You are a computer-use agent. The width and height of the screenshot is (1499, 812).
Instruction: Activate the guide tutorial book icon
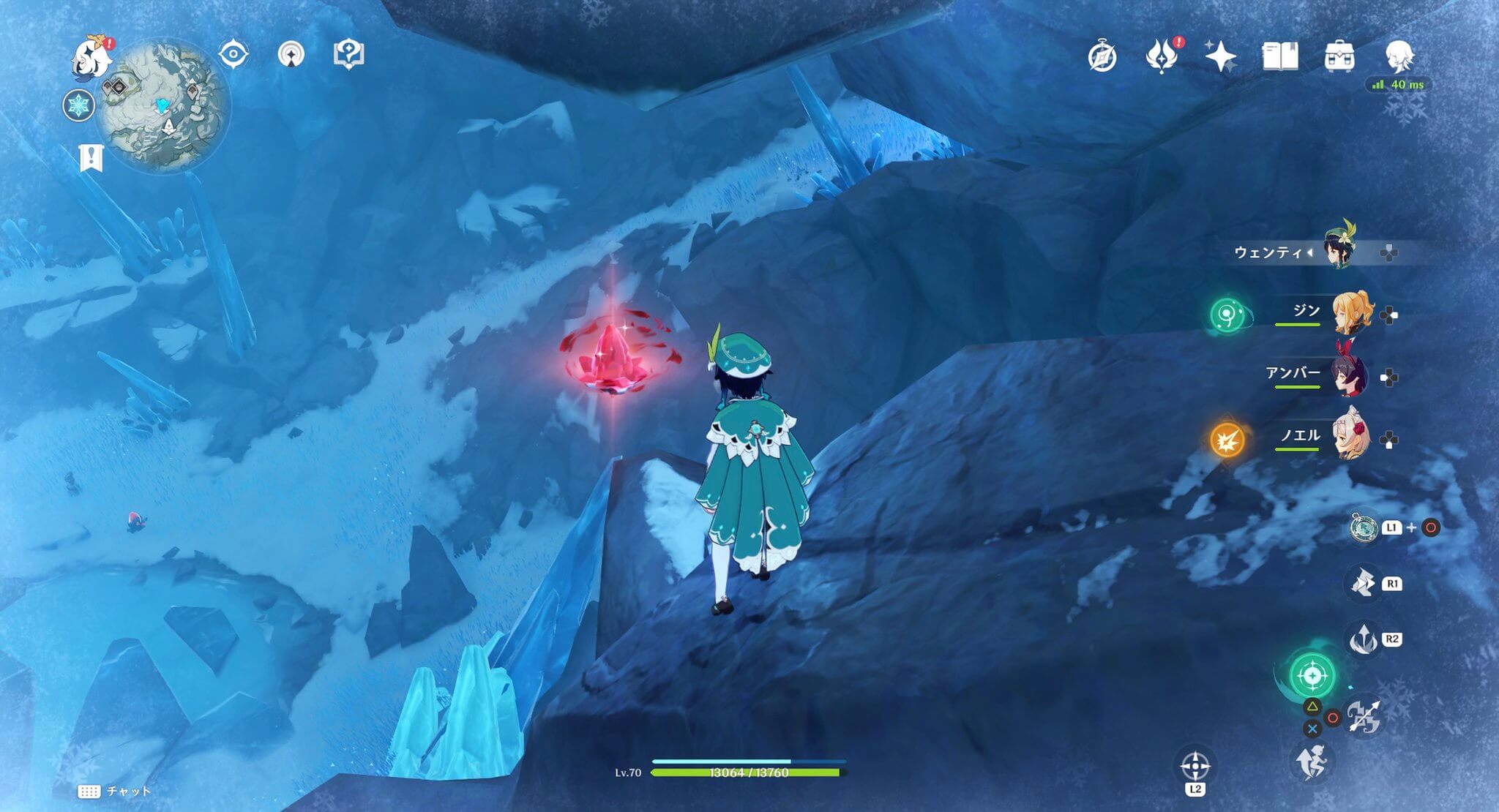point(351,54)
